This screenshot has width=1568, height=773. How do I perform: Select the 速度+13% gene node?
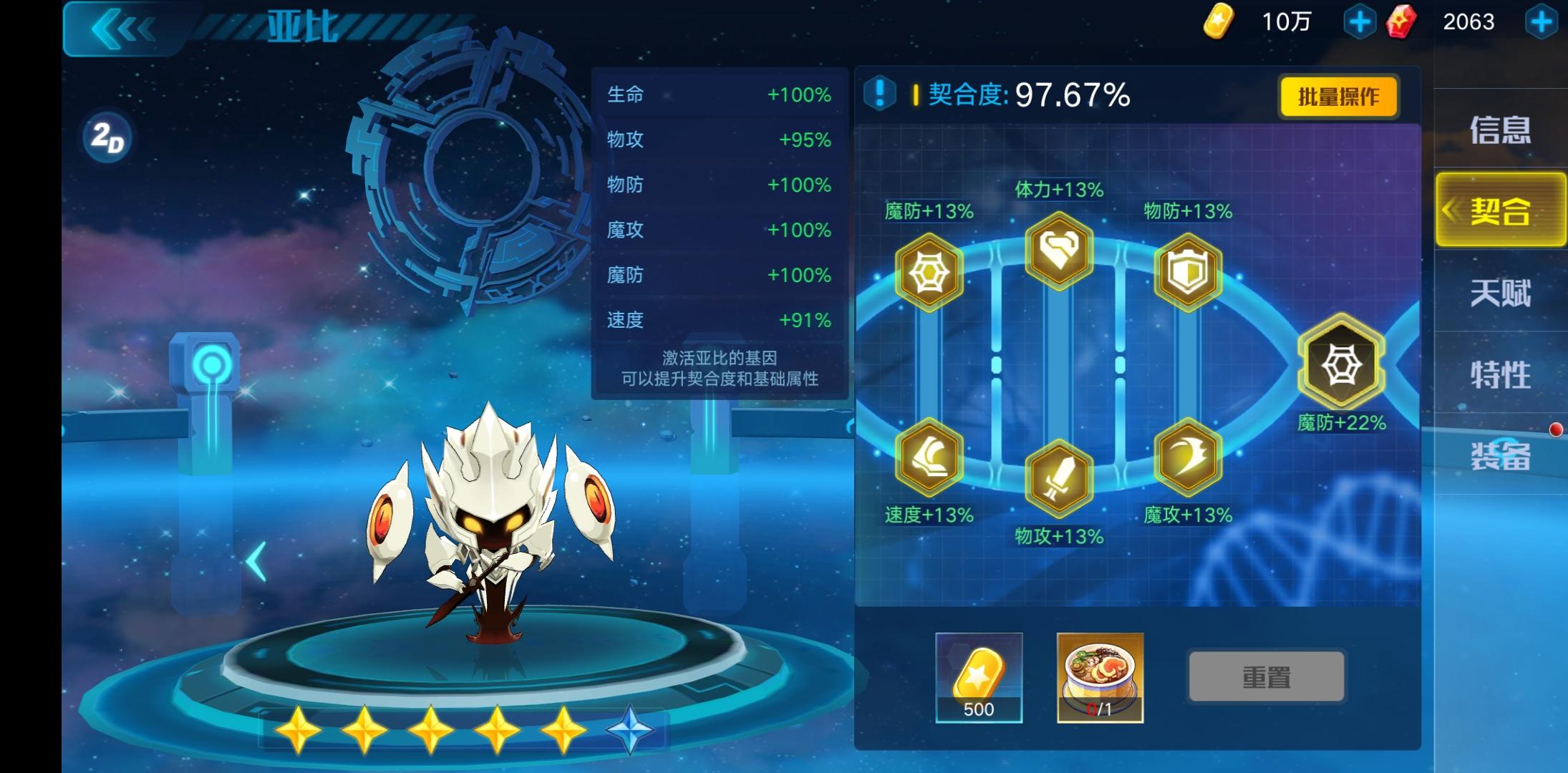tap(927, 458)
